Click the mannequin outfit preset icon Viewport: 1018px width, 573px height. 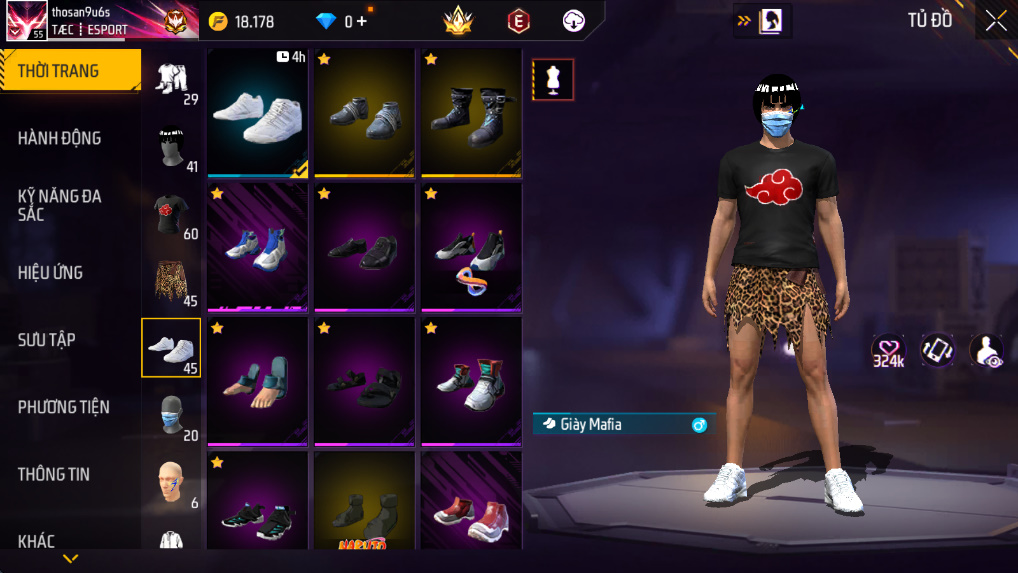[553, 80]
